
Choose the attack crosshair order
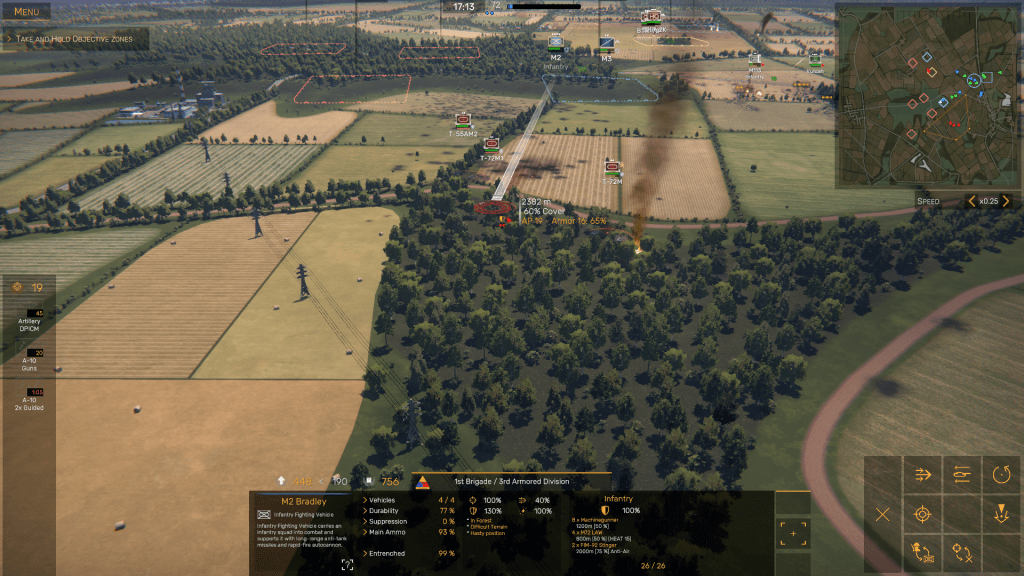coord(923,515)
